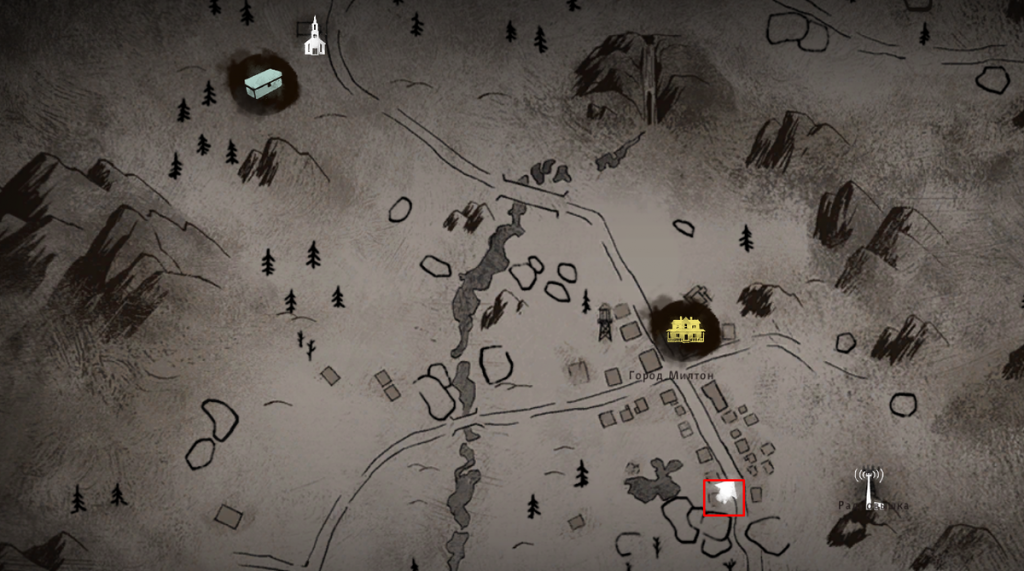The width and height of the screenshot is (1024, 571).
Task: Click the teal chest cache marker
Action: click(263, 82)
